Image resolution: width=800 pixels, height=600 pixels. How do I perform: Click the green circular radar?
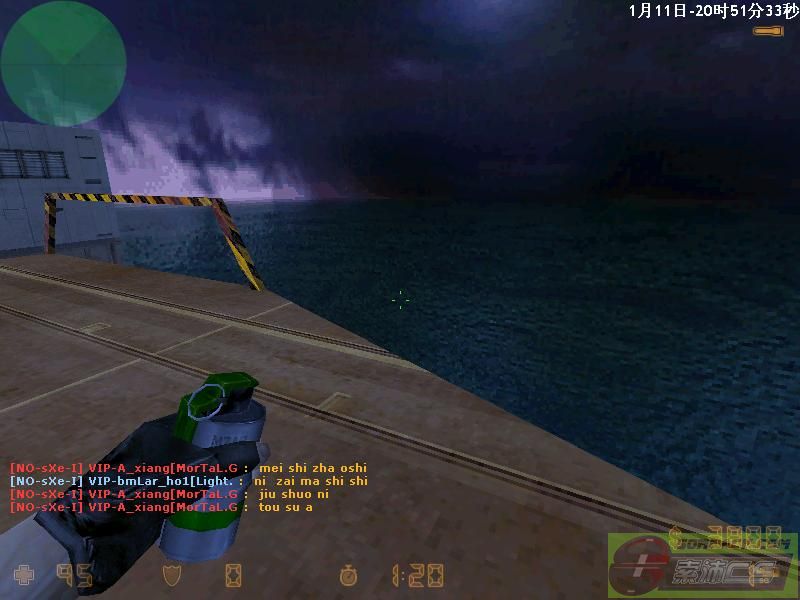[x=63, y=63]
